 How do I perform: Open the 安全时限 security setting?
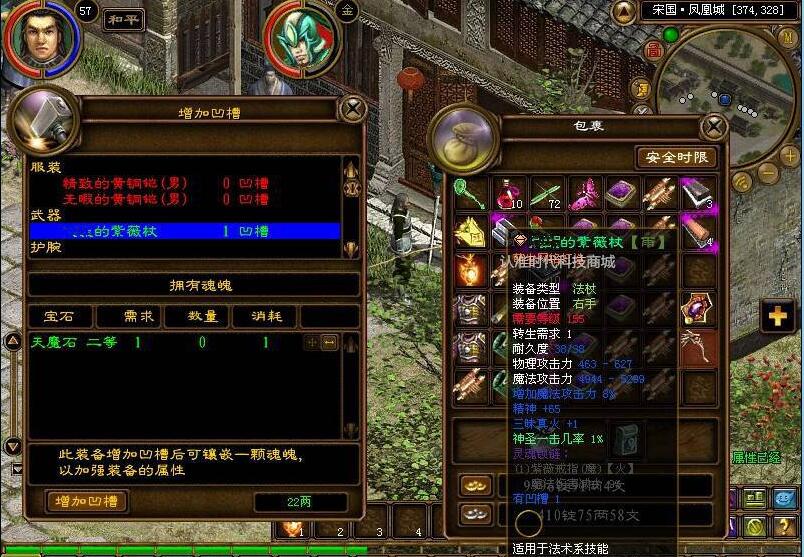tap(676, 157)
